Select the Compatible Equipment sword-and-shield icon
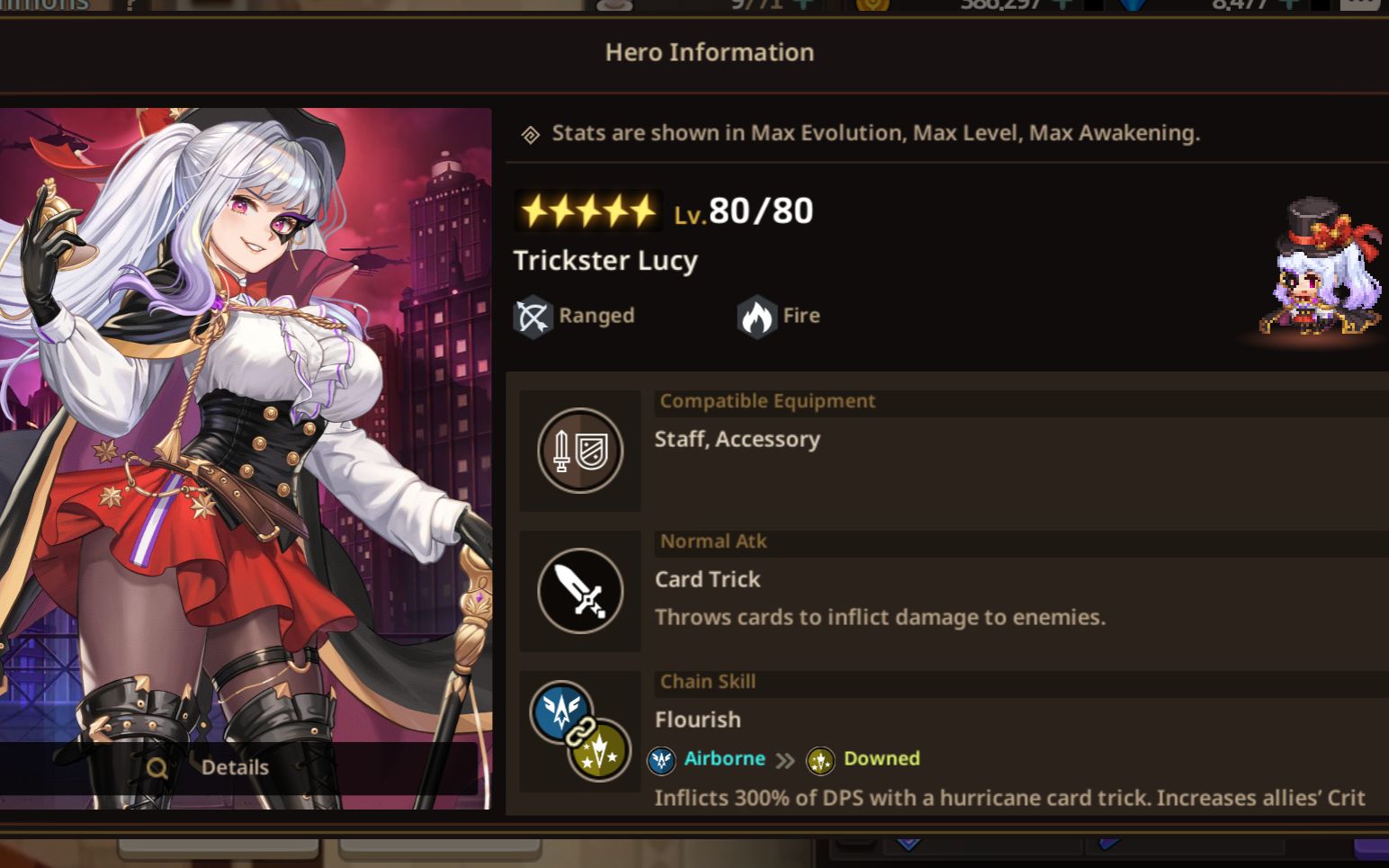The image size is (1389, 868). pyautogui.click(x=580, y=451)
